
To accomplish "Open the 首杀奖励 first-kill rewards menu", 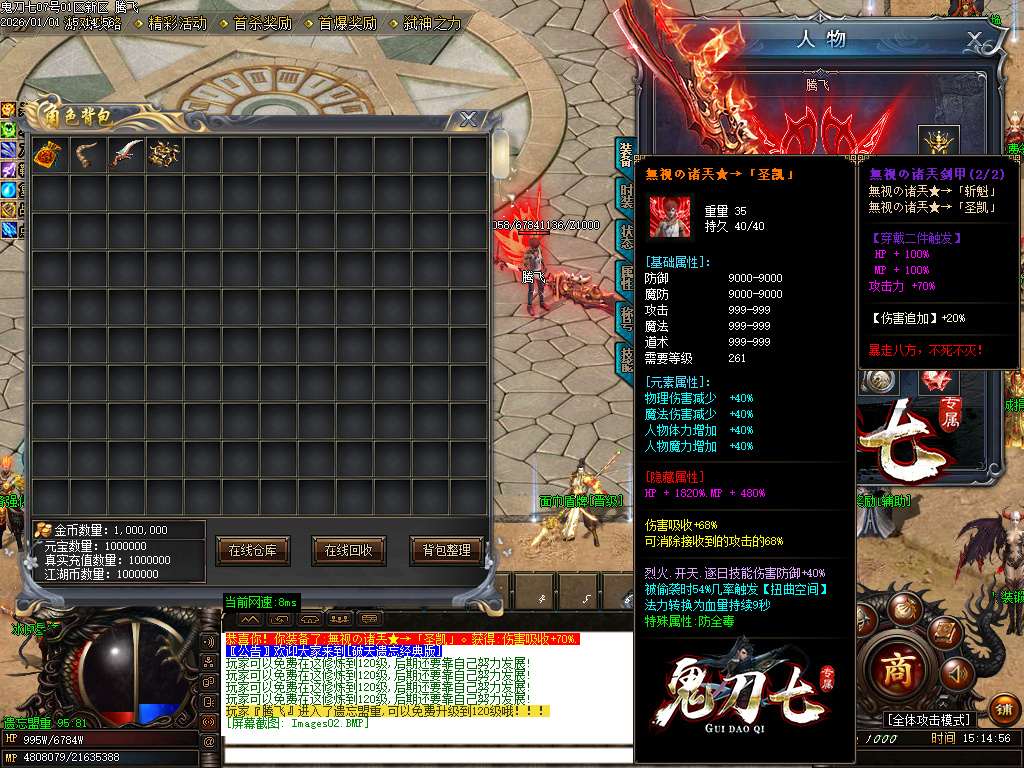I will [262, 23].
